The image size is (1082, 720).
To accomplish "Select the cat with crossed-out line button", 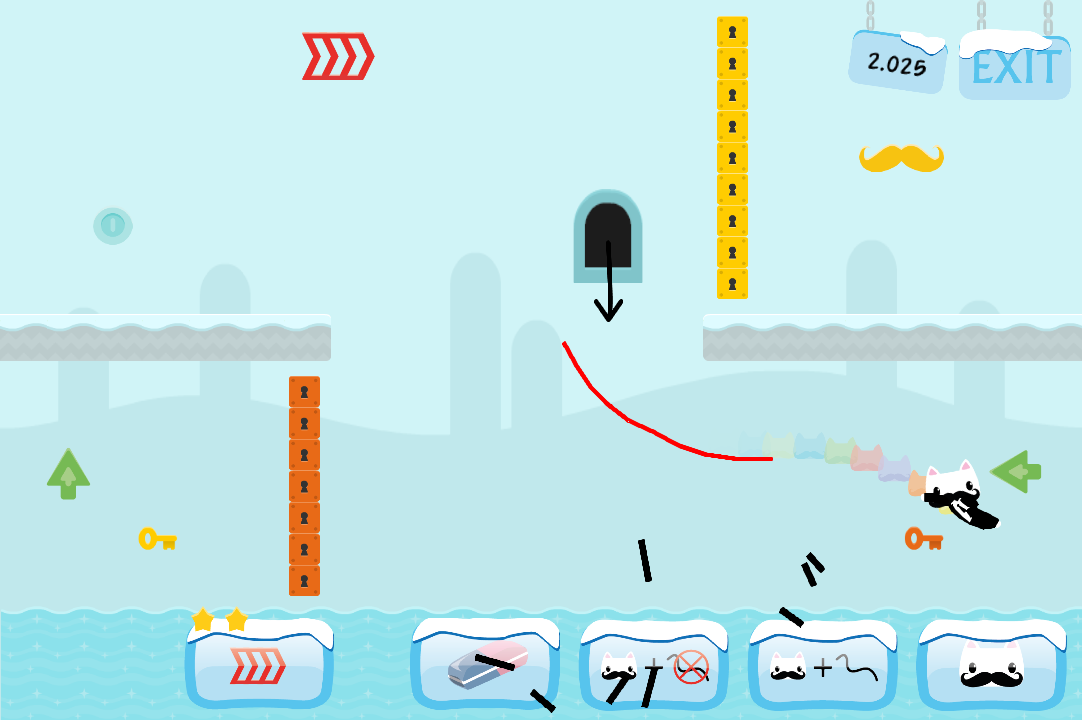I will pyautogui.click(x=654, y=665).
